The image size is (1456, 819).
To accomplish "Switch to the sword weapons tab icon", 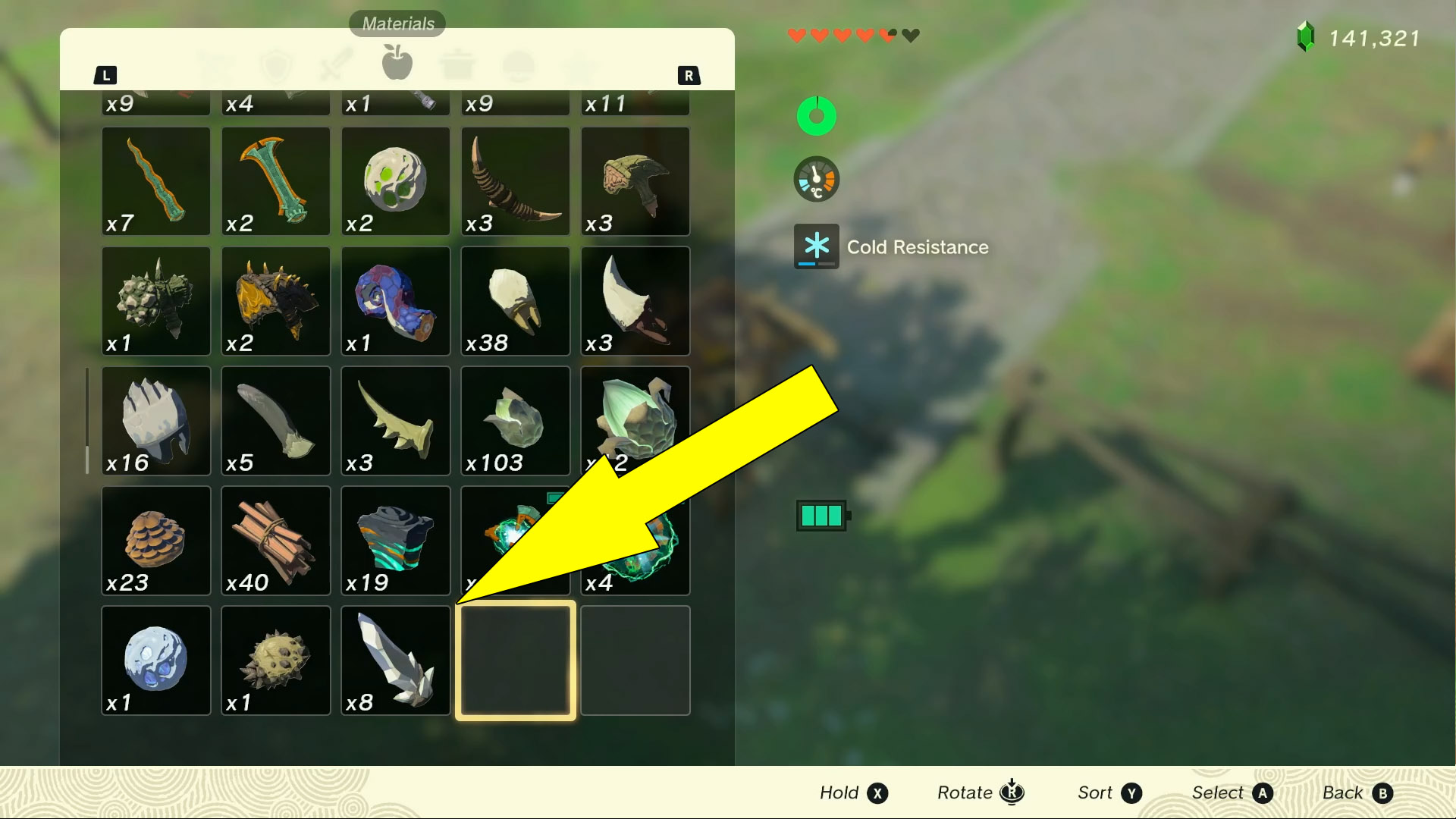I will (x=336, y=64).
